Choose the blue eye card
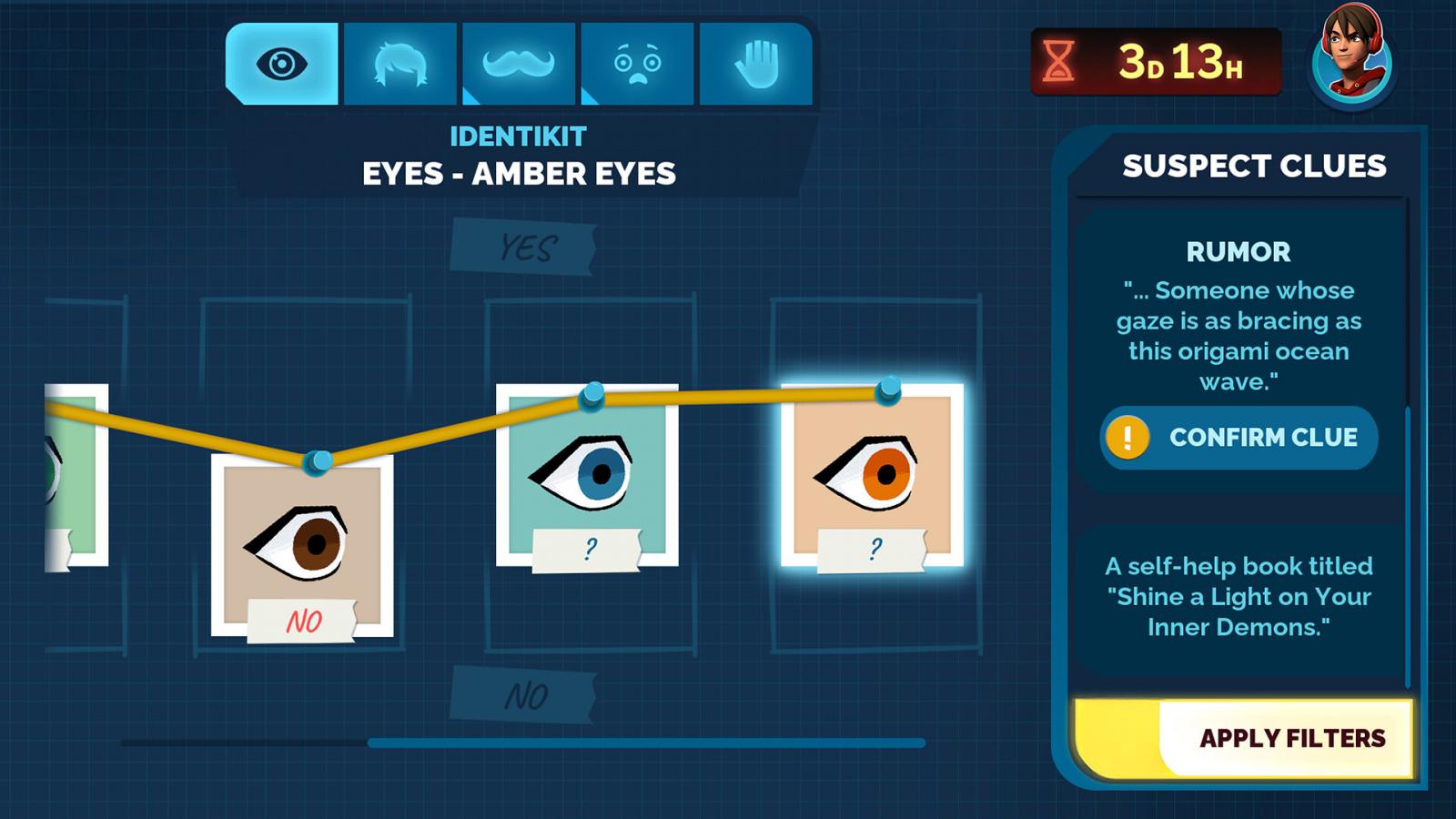Viewport: 1456px width, 819px height. (587, 474)
